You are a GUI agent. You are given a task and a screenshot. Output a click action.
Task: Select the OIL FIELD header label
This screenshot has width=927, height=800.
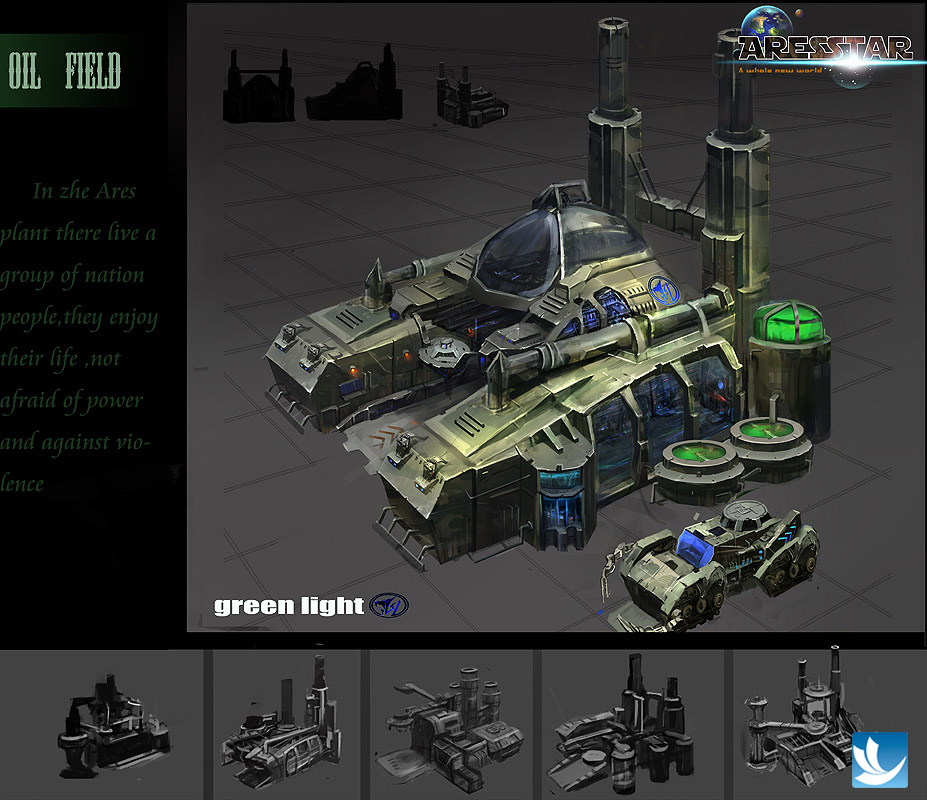tap(65, 72)
